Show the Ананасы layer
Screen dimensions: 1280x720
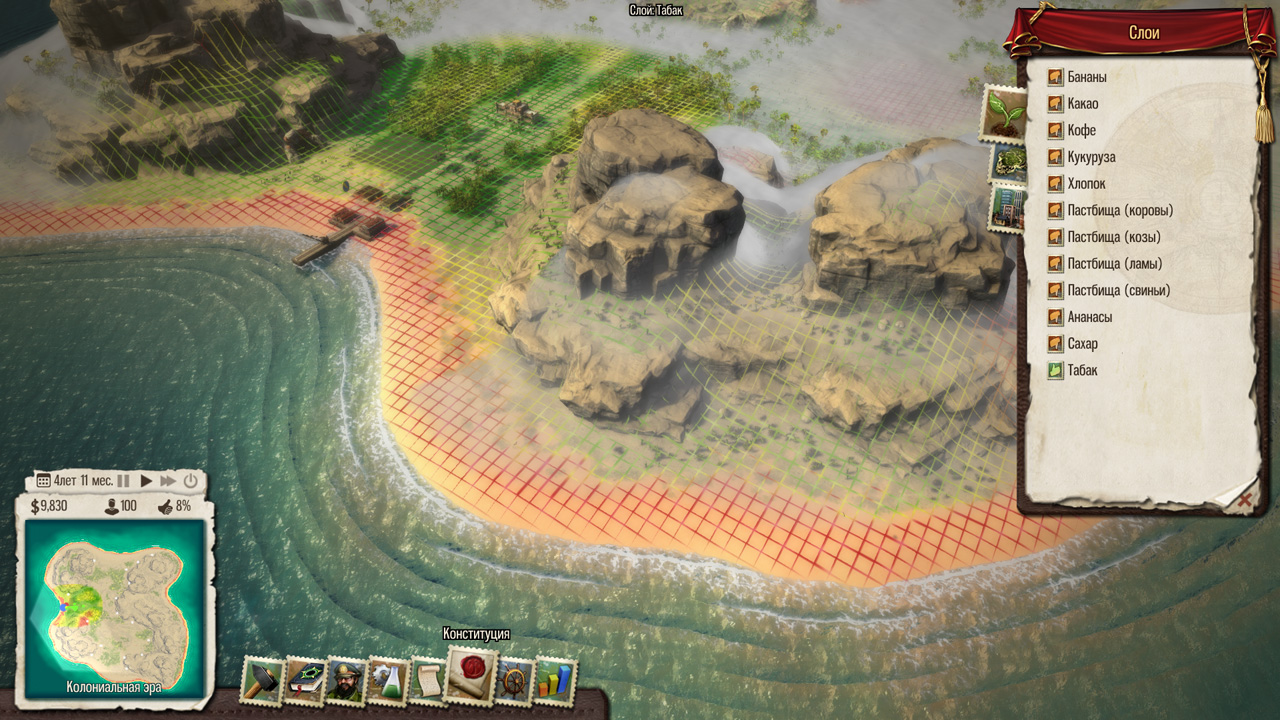(1089, 317)
